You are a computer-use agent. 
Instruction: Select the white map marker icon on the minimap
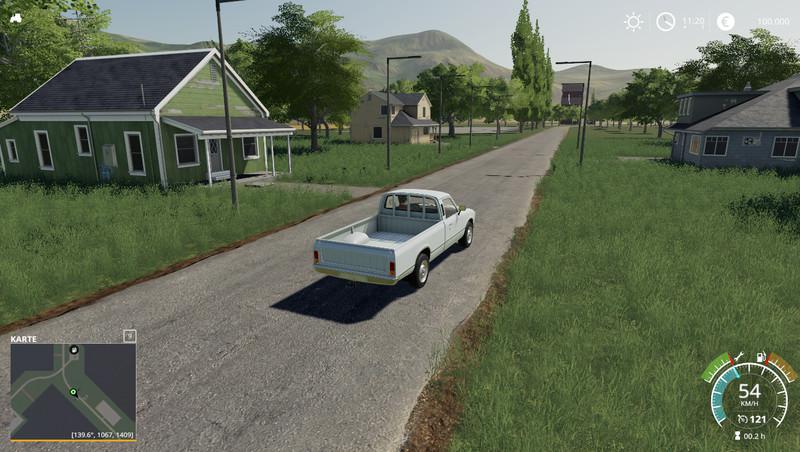pos(73,350)
